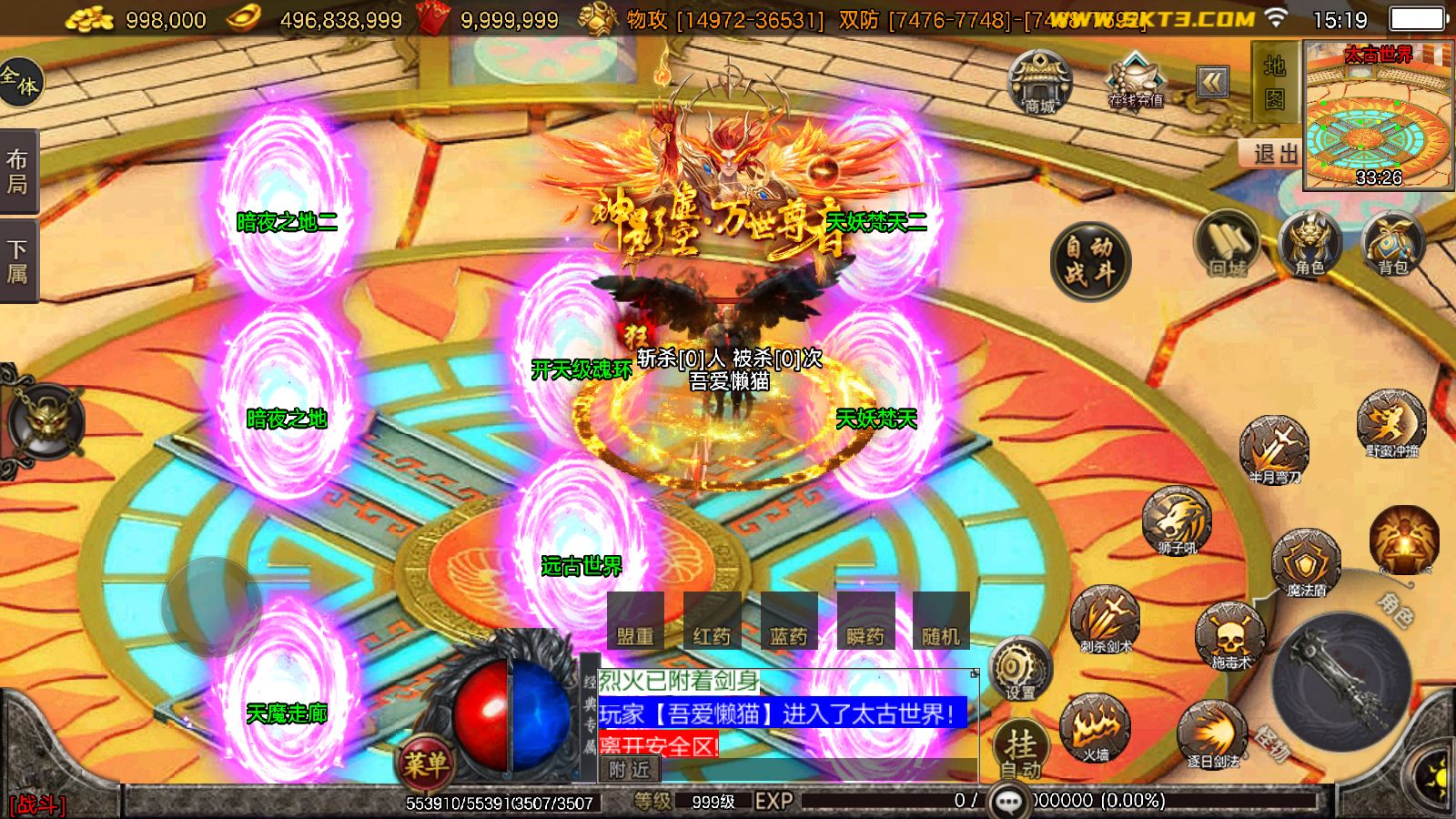The width and height of the screenshot is (1456, 819).
Task: Activate the 半月弯刀 skill
Action: point(1274,448)
